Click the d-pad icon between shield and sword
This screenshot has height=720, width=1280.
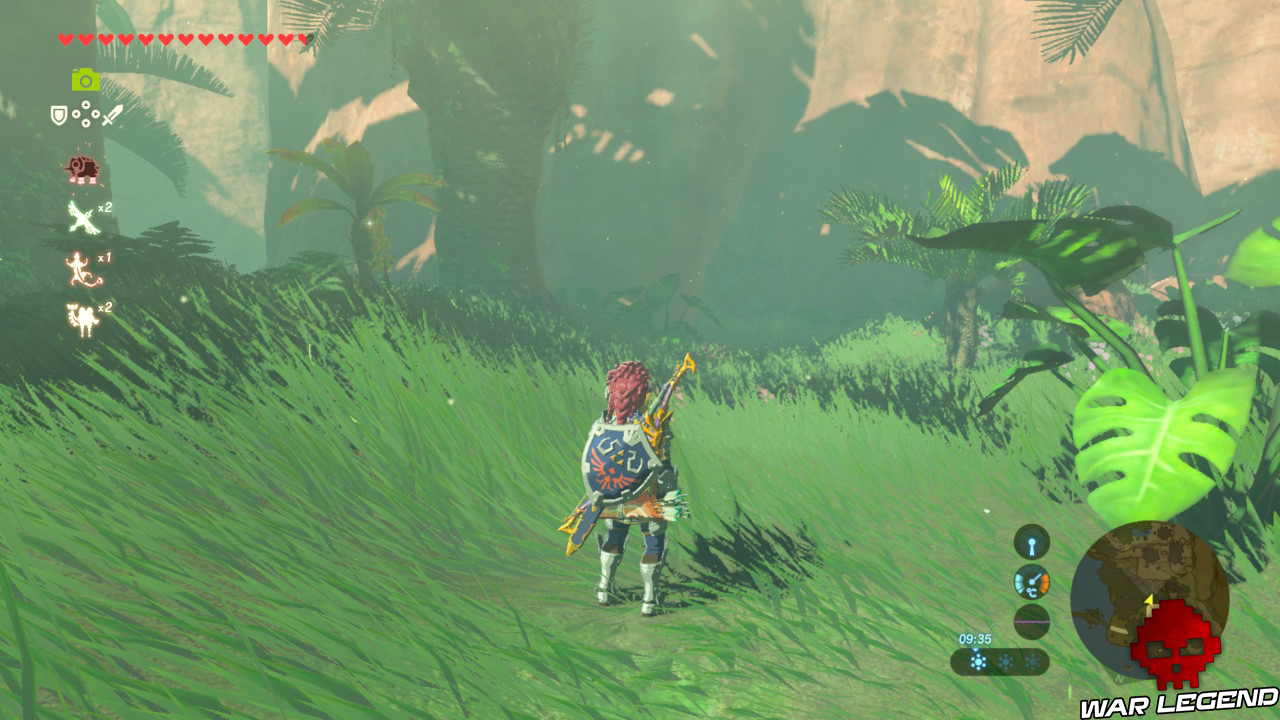(x=86, y=113)
